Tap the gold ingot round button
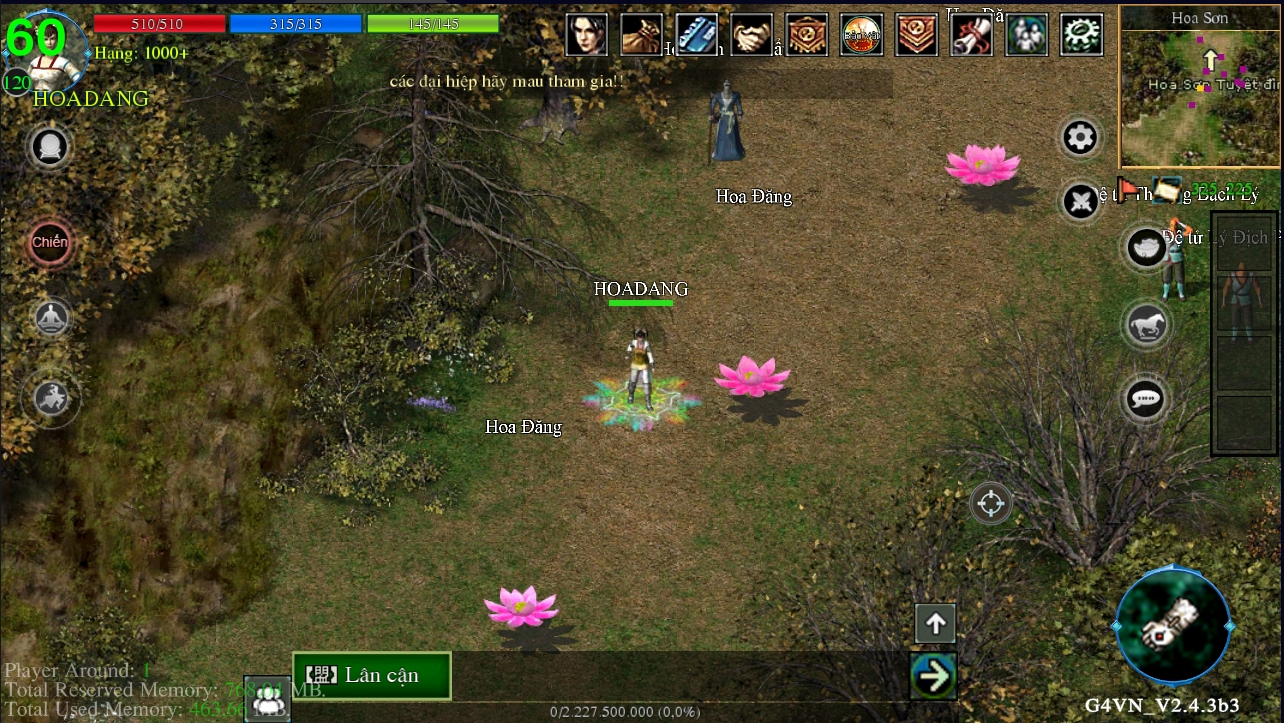This screenshot has height=723, width=1284. point(1145,246)
